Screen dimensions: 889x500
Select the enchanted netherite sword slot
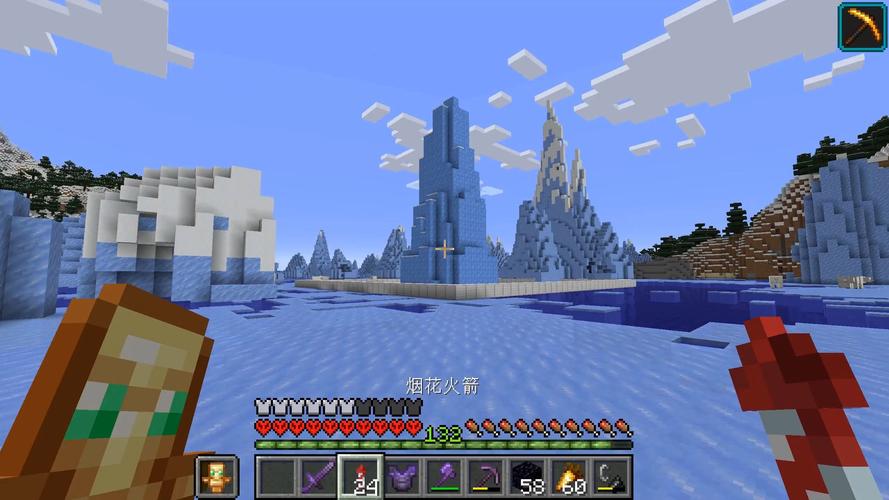click(x=318, y=475)
